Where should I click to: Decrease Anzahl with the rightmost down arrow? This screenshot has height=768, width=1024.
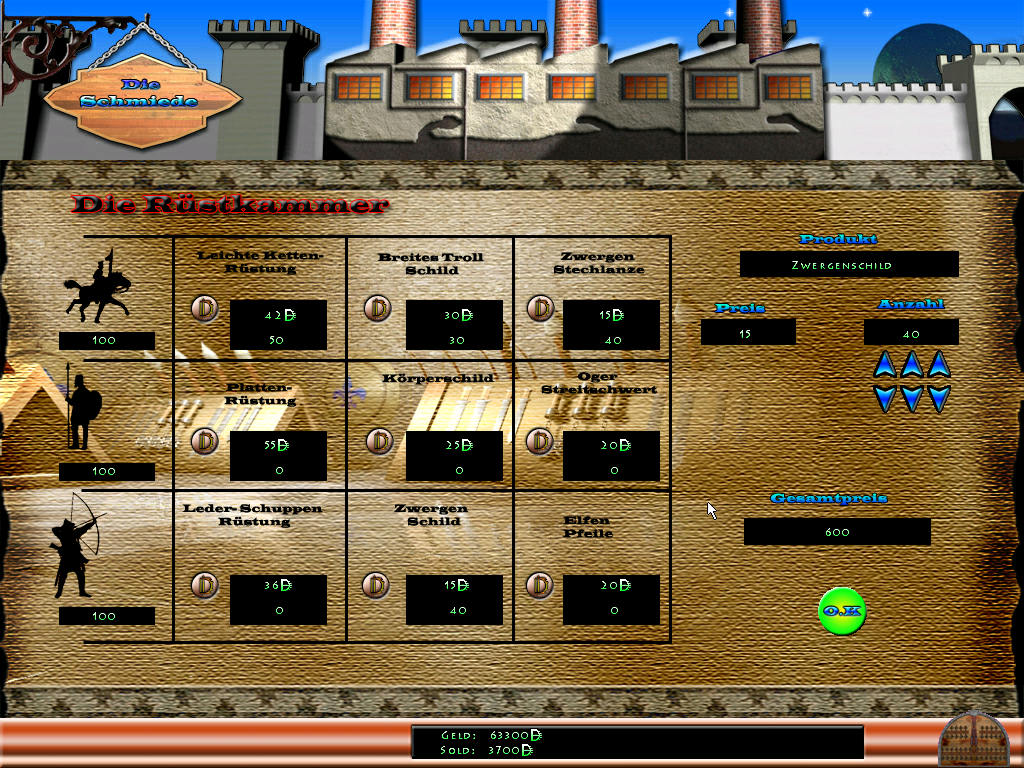[x=938, y=399]
